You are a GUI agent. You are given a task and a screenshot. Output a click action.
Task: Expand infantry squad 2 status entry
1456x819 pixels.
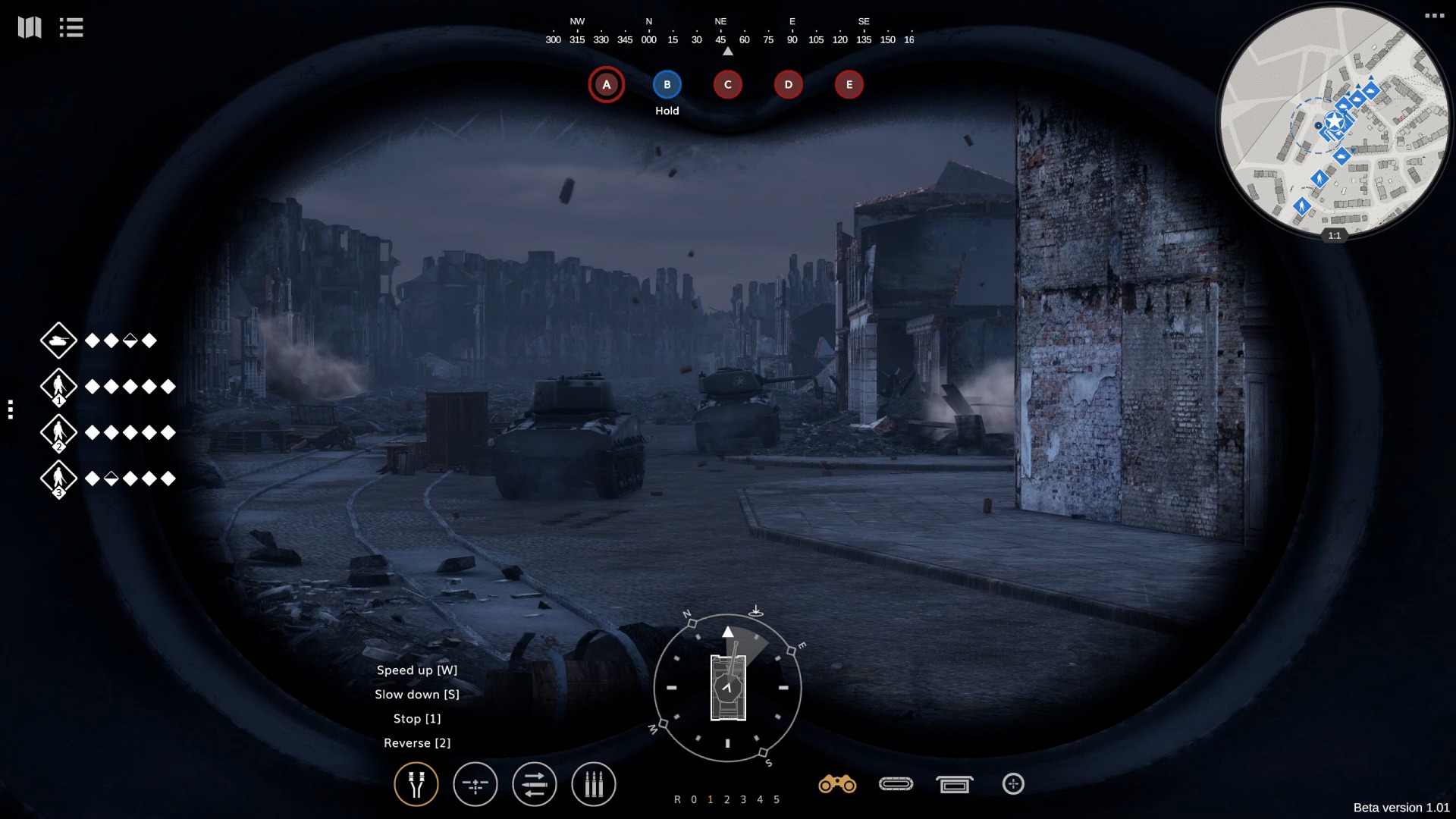59,432
